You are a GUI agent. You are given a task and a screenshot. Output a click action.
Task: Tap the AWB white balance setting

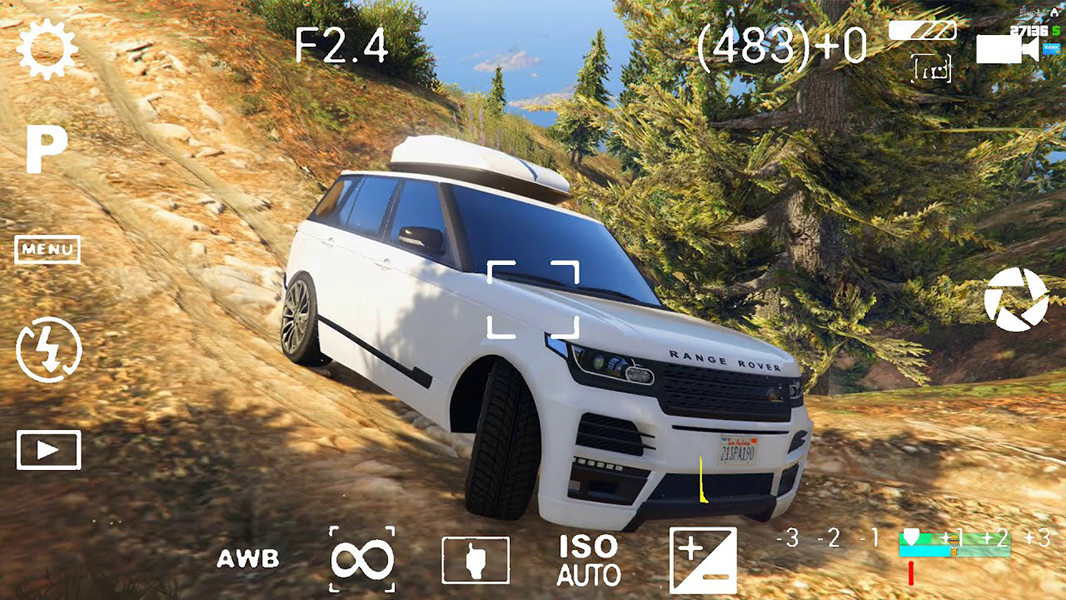coord(248,560)
